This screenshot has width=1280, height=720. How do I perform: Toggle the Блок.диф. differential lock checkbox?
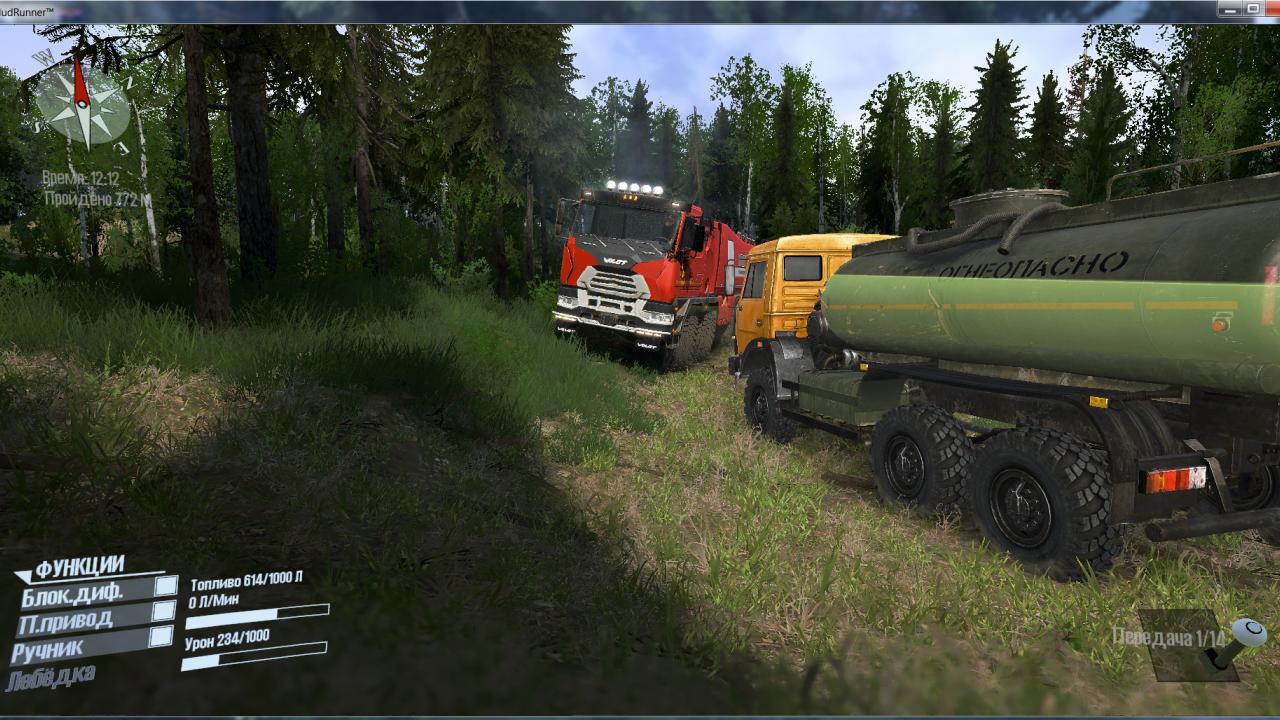click(166, 586)
